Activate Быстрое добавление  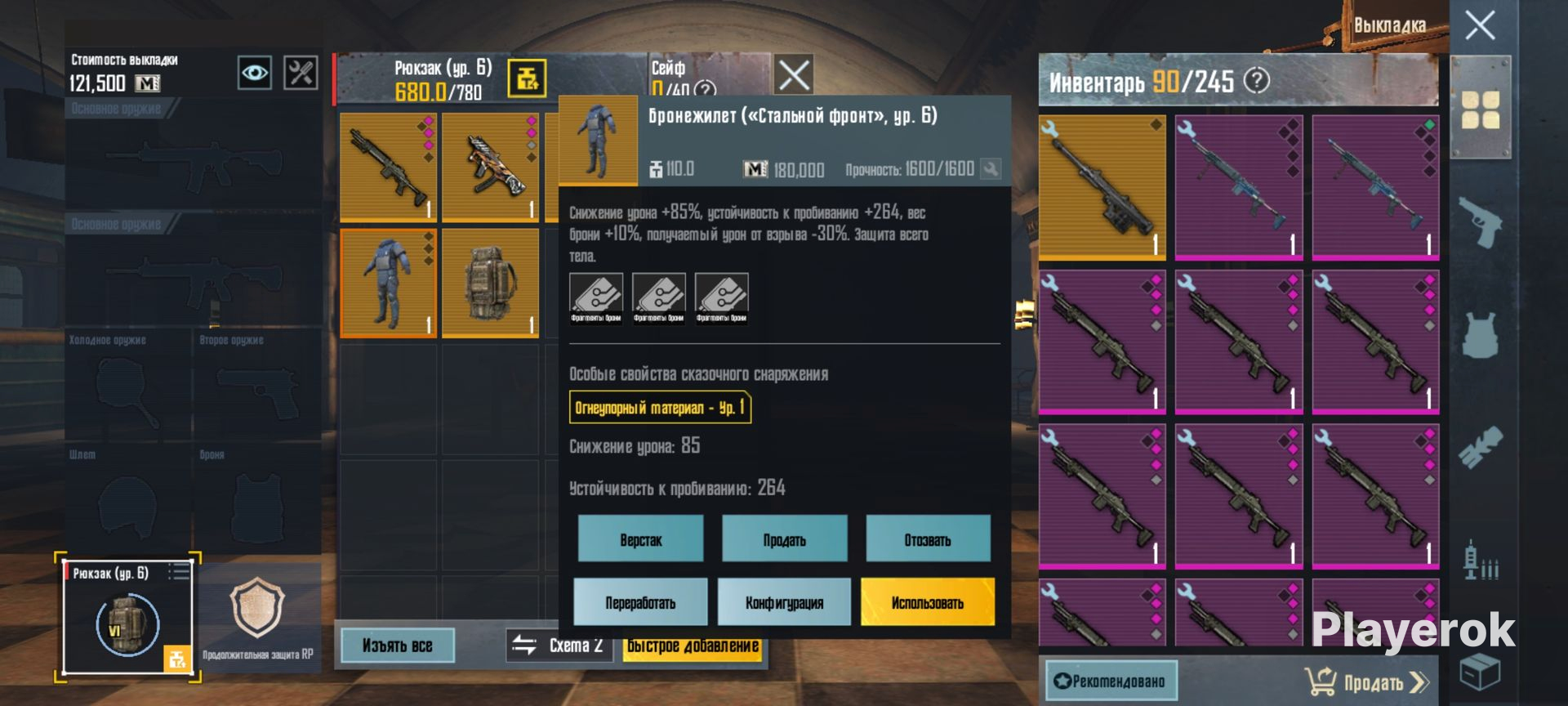pyautogui.click(x=693, y=646)
